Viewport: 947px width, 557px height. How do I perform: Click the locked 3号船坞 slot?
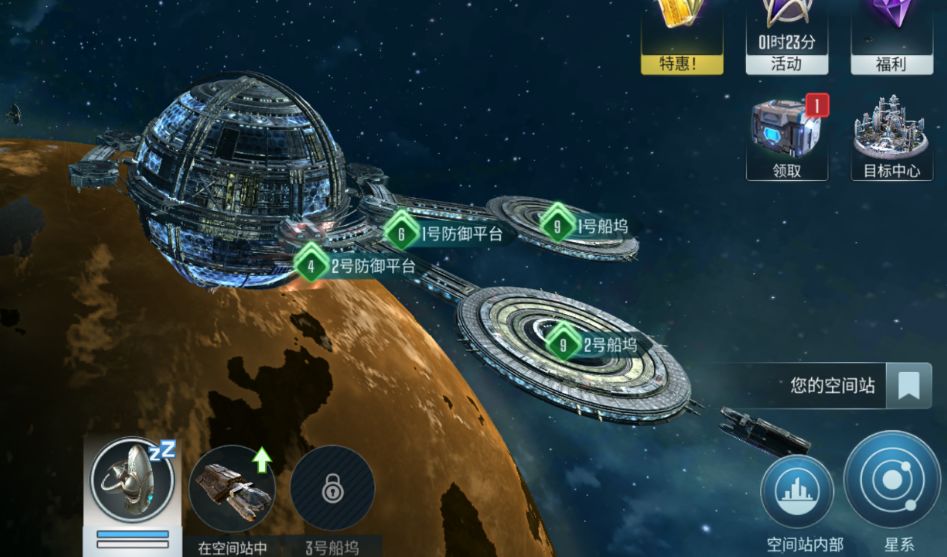tap(332, 489)
